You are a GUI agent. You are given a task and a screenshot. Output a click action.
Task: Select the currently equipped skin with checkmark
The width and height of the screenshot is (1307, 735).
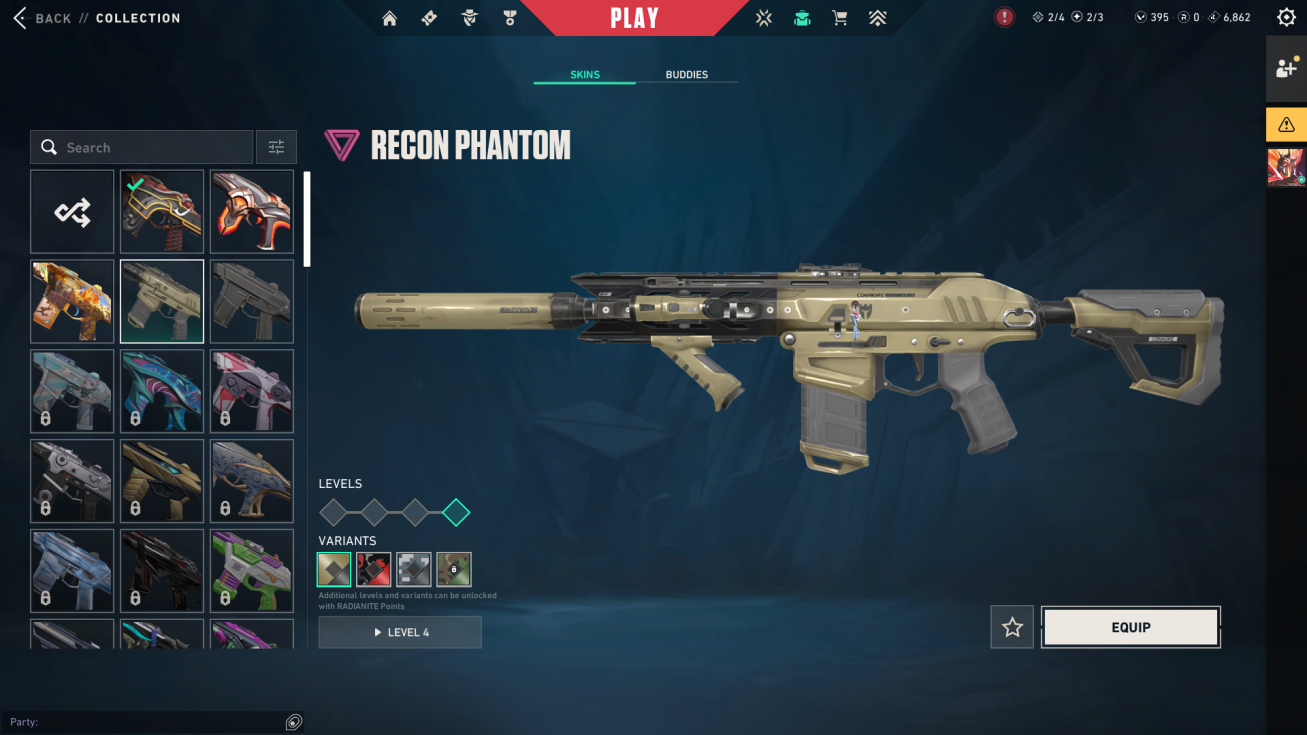tap(162, 212)
